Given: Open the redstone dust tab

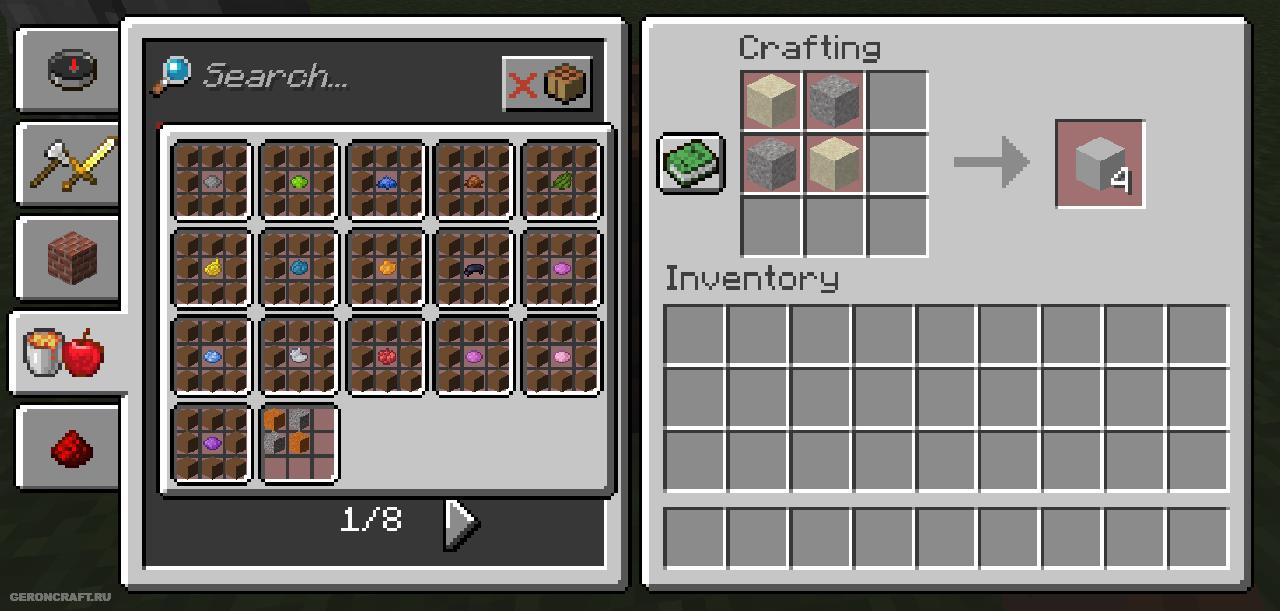Looking at the screenshot, I should (x=70, y=447).
